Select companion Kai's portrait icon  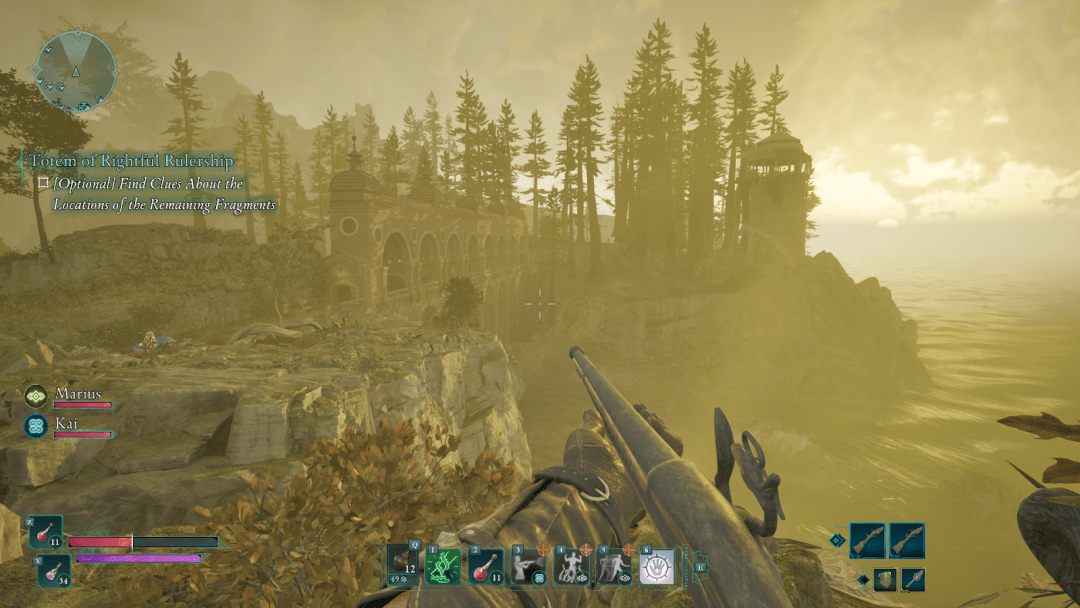(36, 426)
